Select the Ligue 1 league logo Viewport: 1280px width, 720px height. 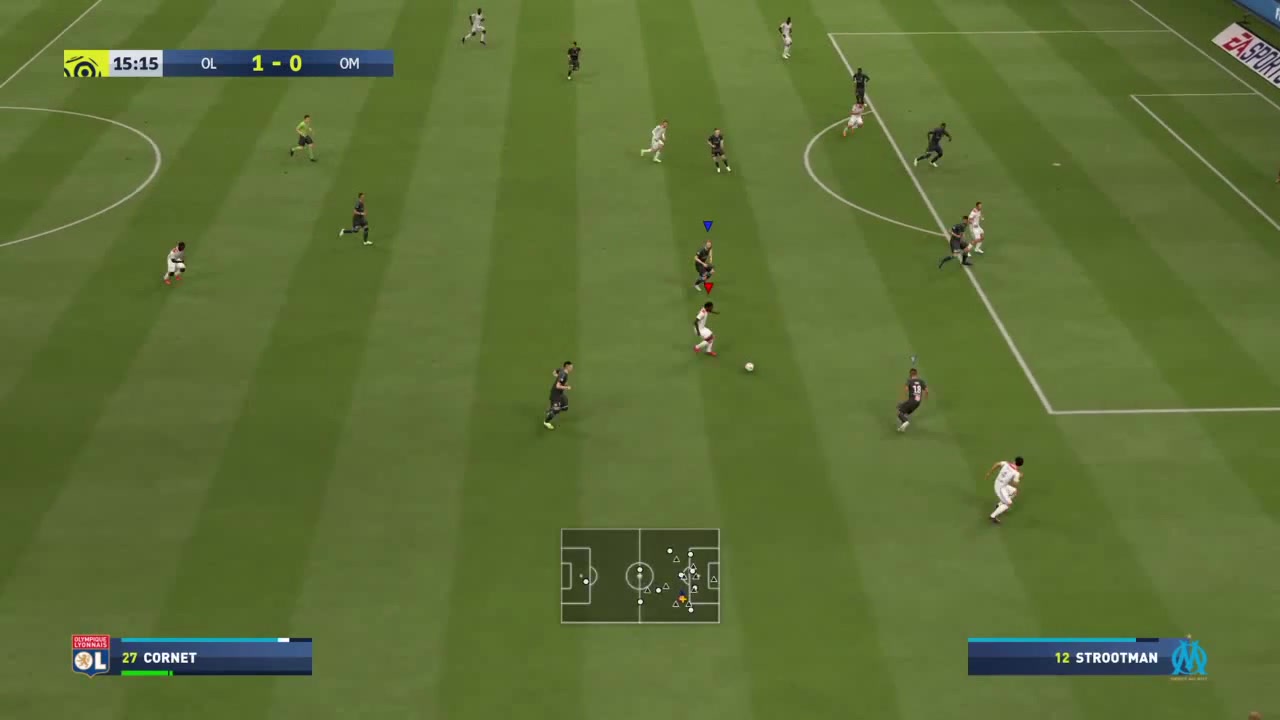pyautogui.click(x=84, y=64)
